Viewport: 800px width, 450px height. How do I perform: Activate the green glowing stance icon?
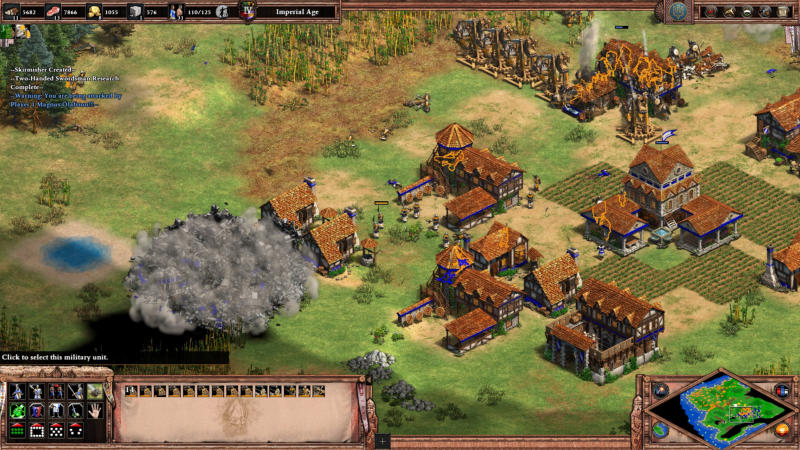[17, 410]
